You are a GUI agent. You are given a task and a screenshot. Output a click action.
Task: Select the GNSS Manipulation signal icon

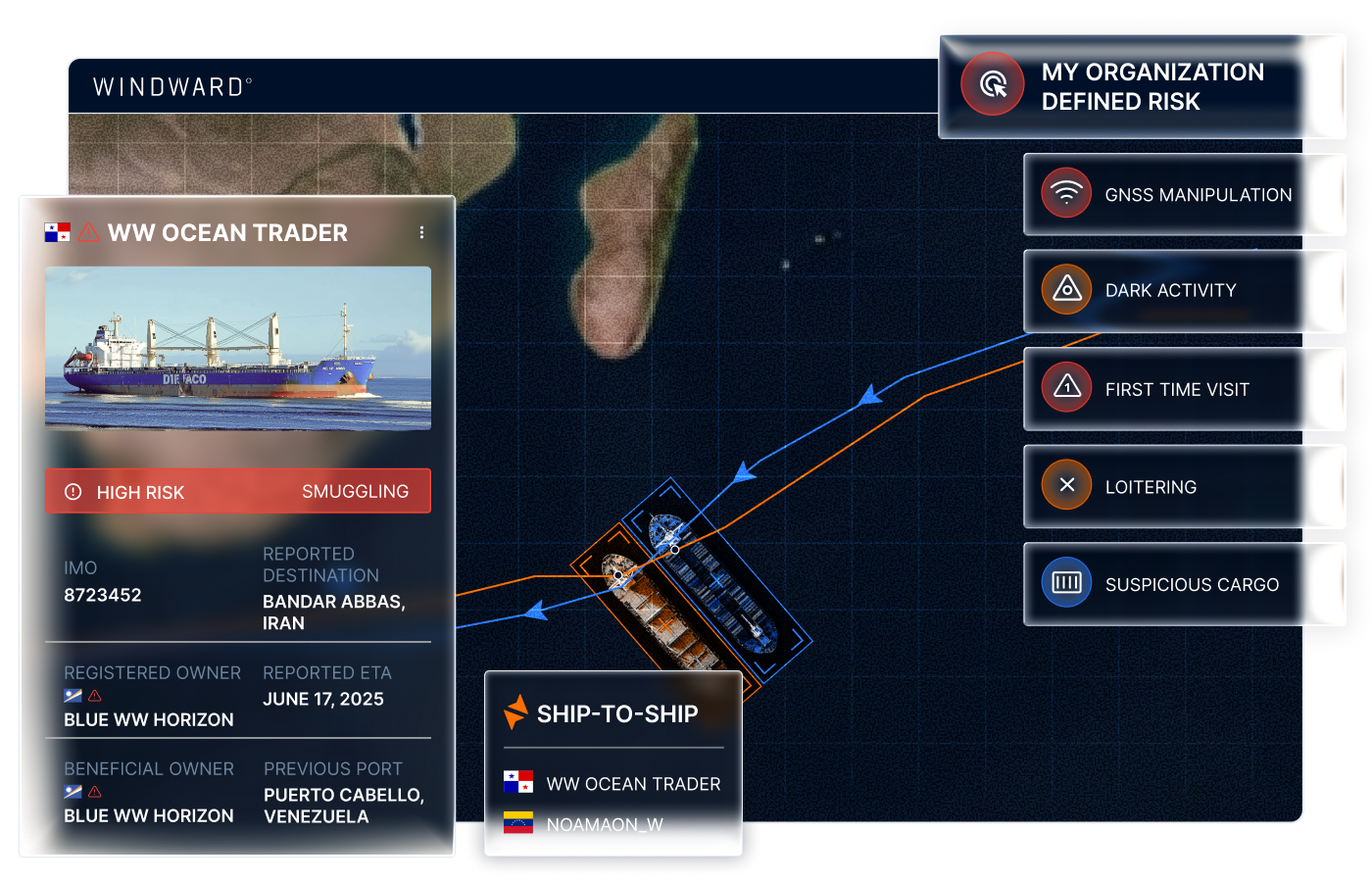click(1066, 193)
